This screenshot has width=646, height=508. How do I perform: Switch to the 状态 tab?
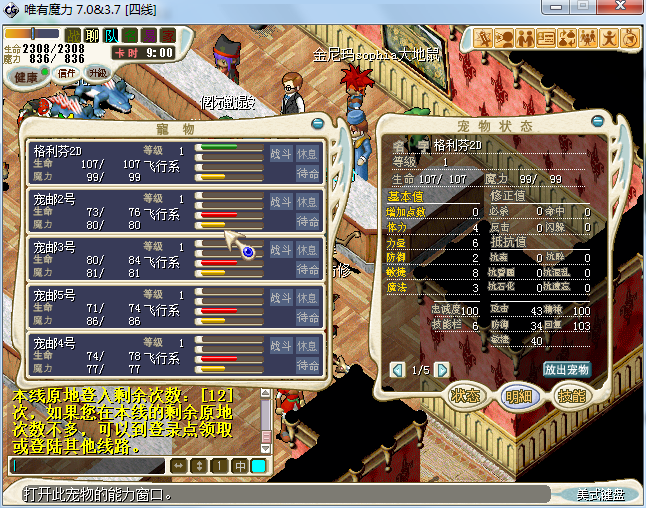(465, 395)
